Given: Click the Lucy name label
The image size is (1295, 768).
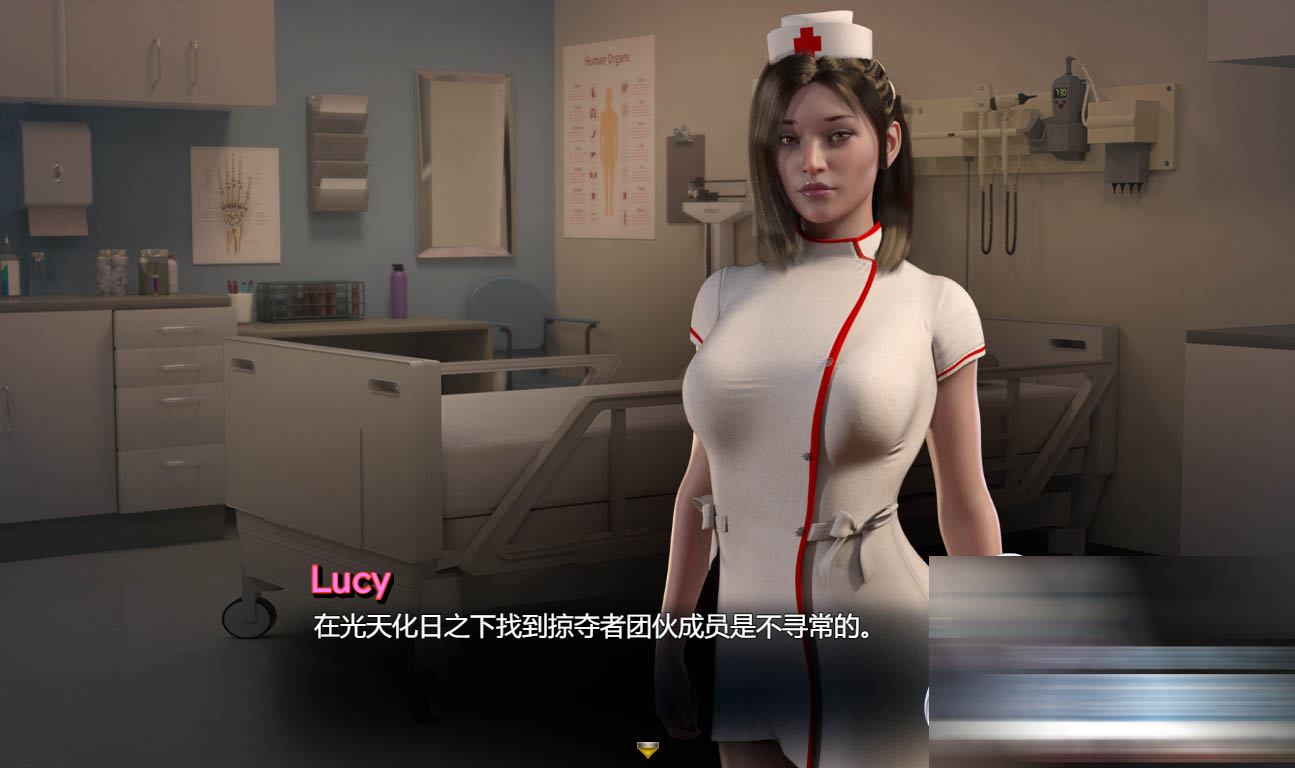Looking at the screenshot, I should coord(350,578).
